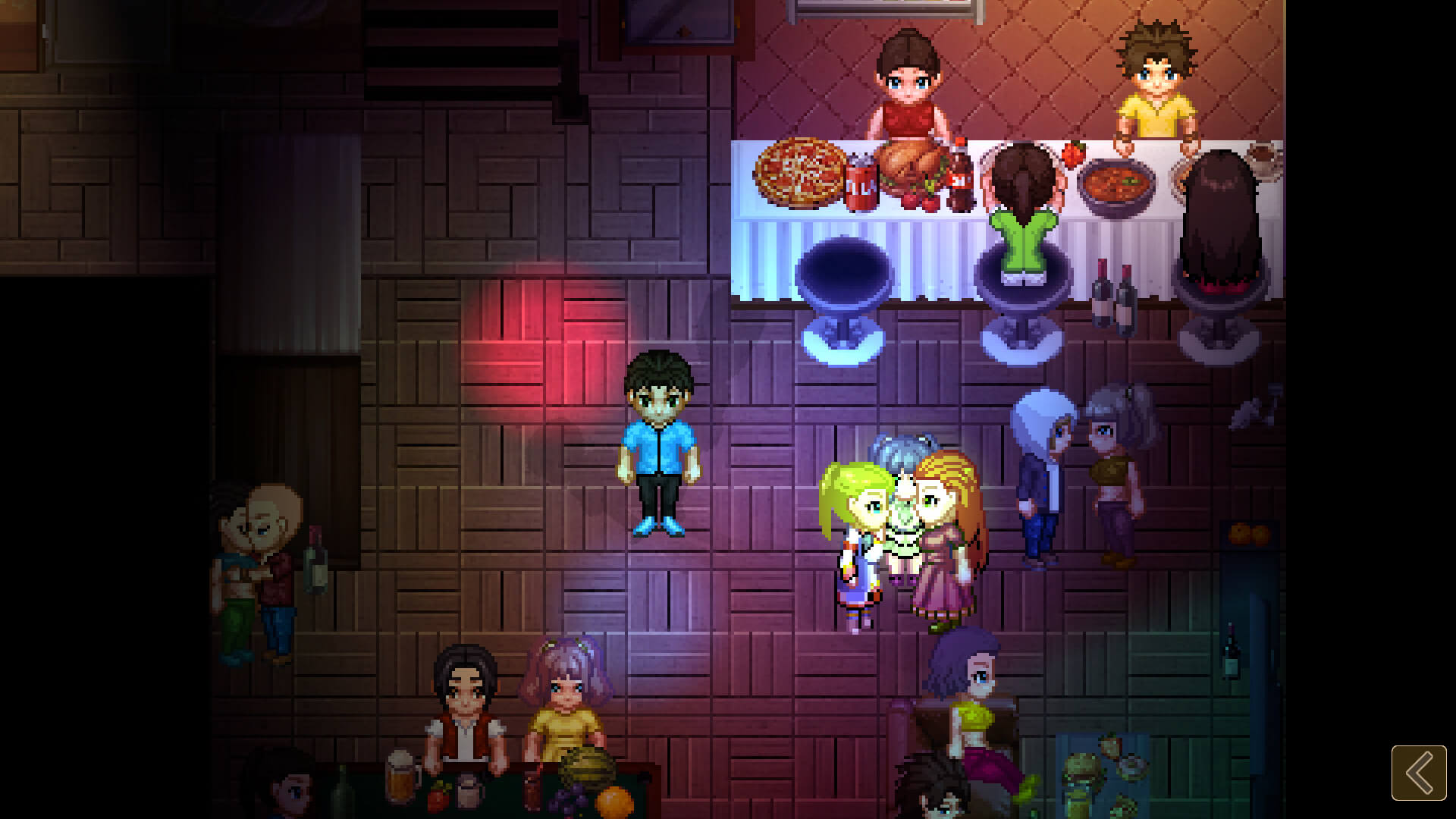Click the back arrow button
The height and width of the screenshot is (819, 1456).
[1418, 773]
